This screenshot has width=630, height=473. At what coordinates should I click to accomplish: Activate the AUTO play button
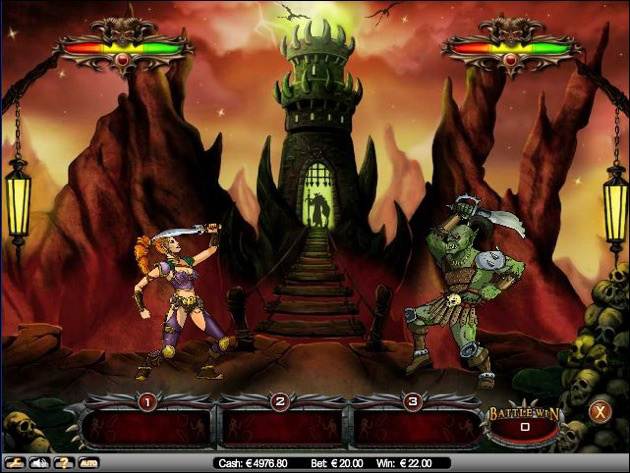tap(89, 463)
